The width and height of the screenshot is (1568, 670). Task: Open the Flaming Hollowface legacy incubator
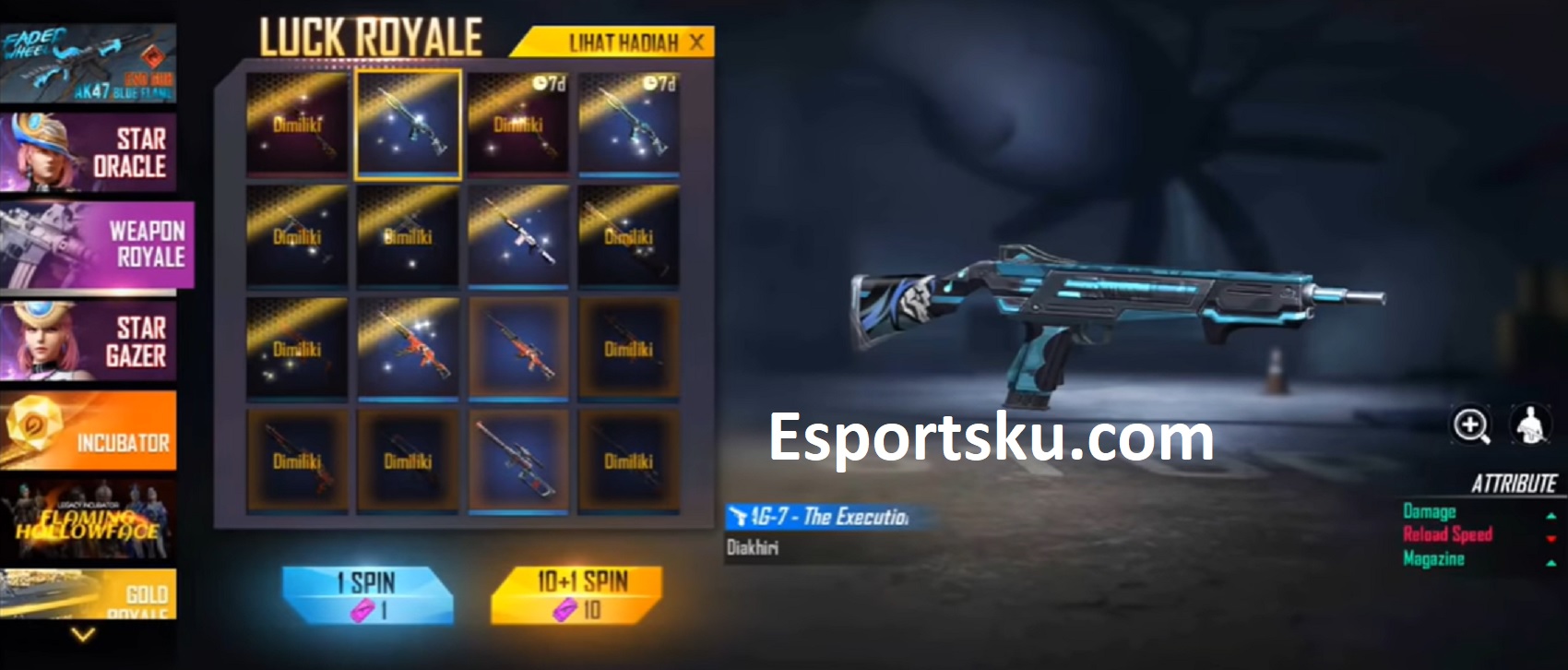[x=88, y=521]
